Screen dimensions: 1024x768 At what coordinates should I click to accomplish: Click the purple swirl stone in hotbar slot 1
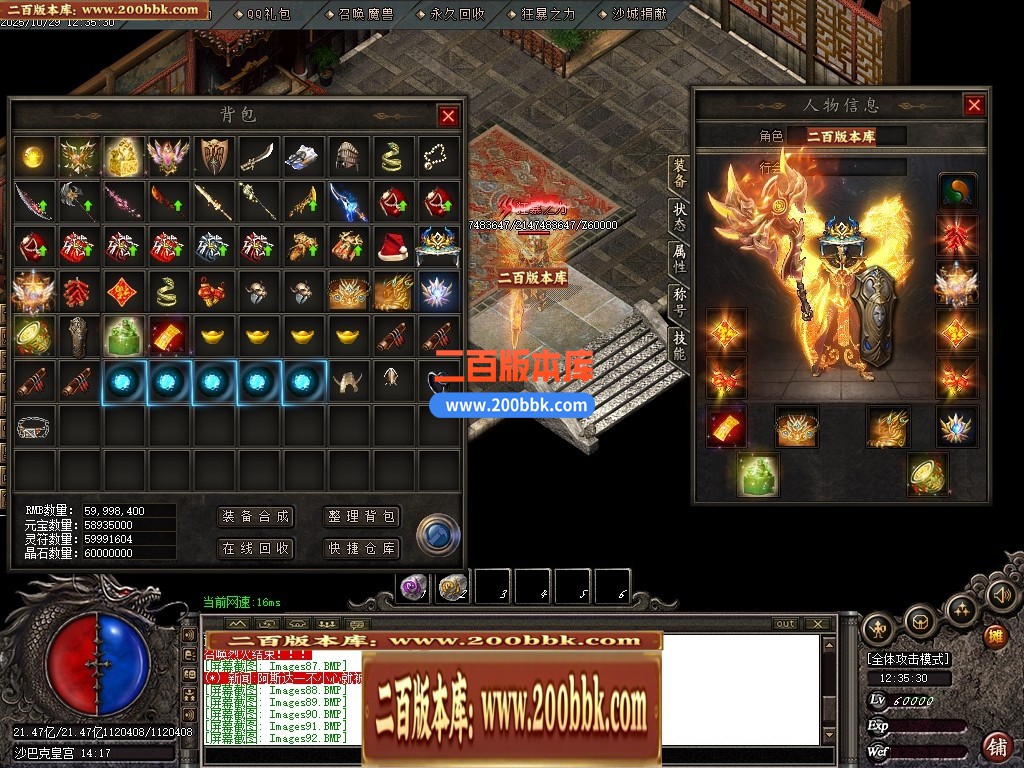(413, 587)
